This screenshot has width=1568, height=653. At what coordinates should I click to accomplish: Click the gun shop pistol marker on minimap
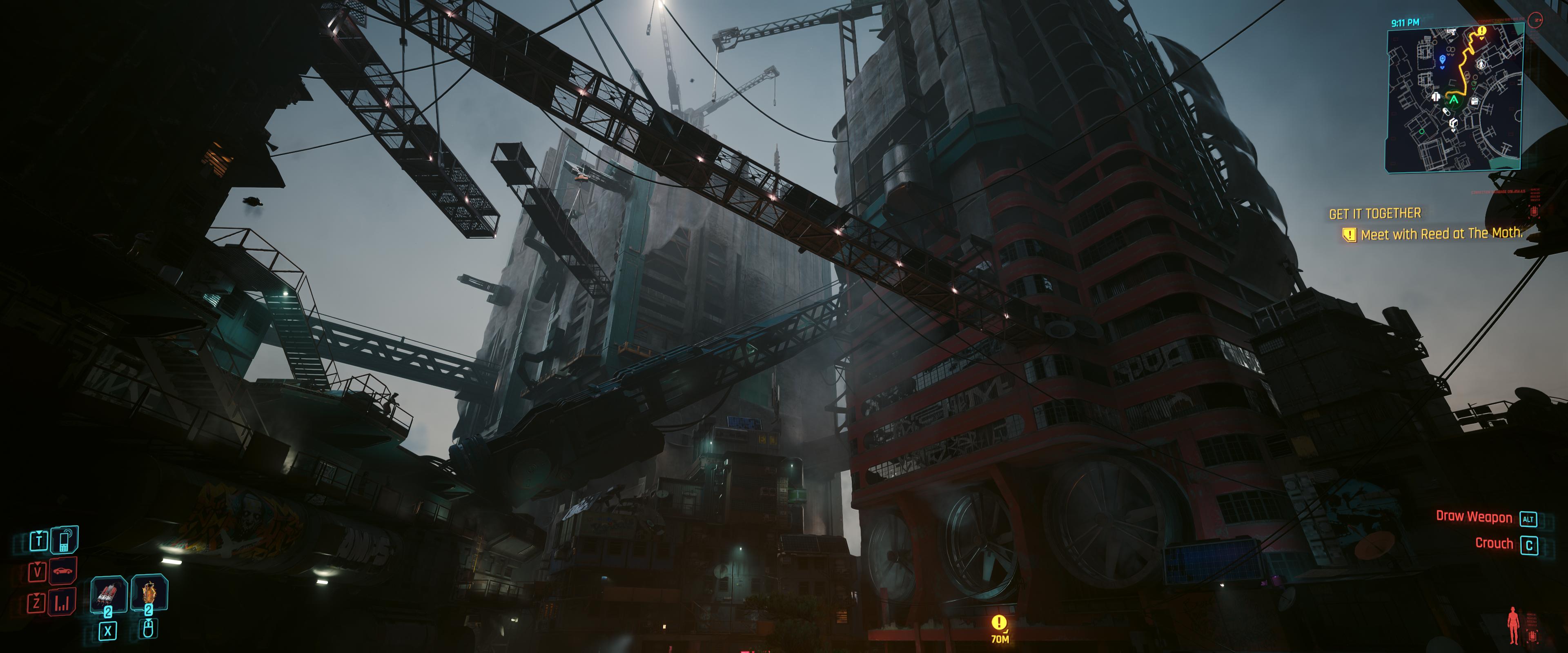(1451, 31)
